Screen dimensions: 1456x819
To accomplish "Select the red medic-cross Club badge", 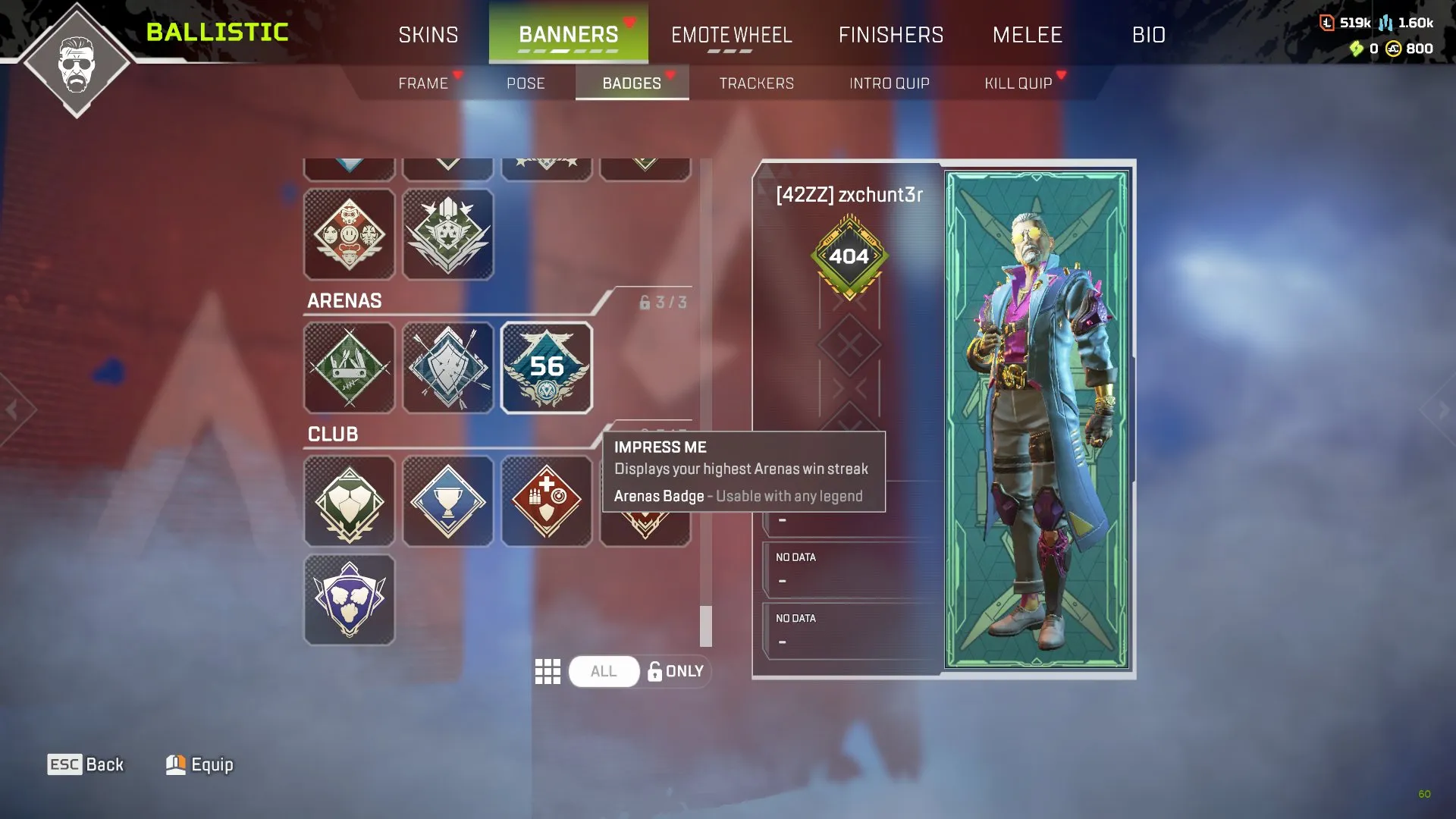I will 547,501.
